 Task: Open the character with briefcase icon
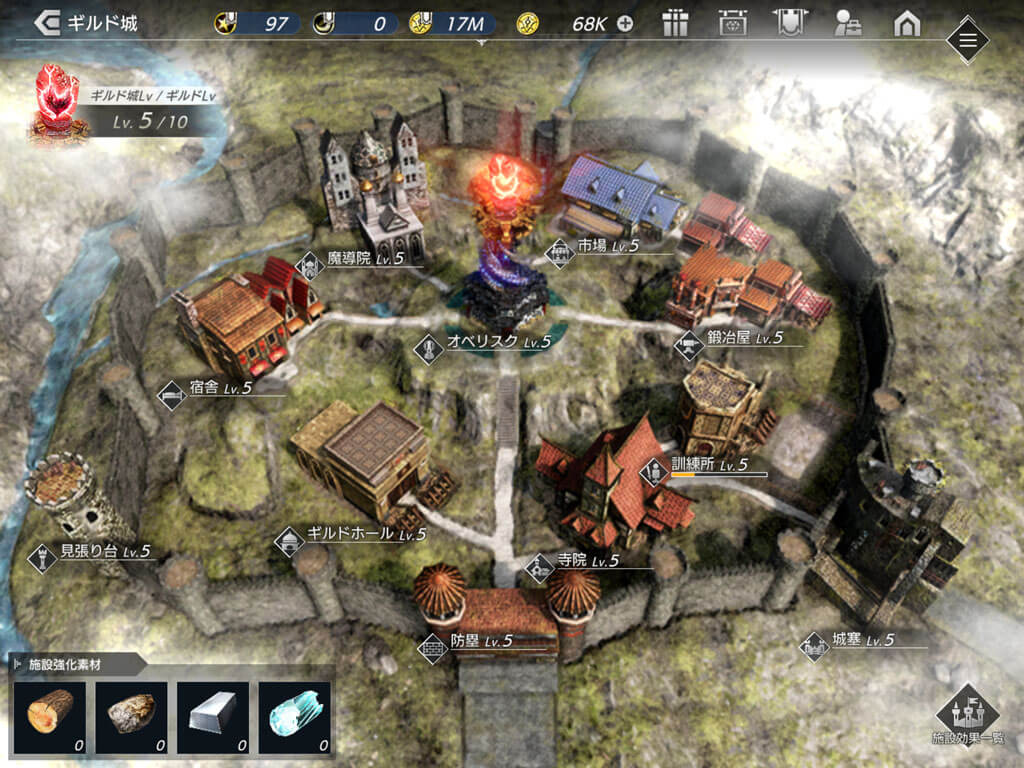point(848,23)
